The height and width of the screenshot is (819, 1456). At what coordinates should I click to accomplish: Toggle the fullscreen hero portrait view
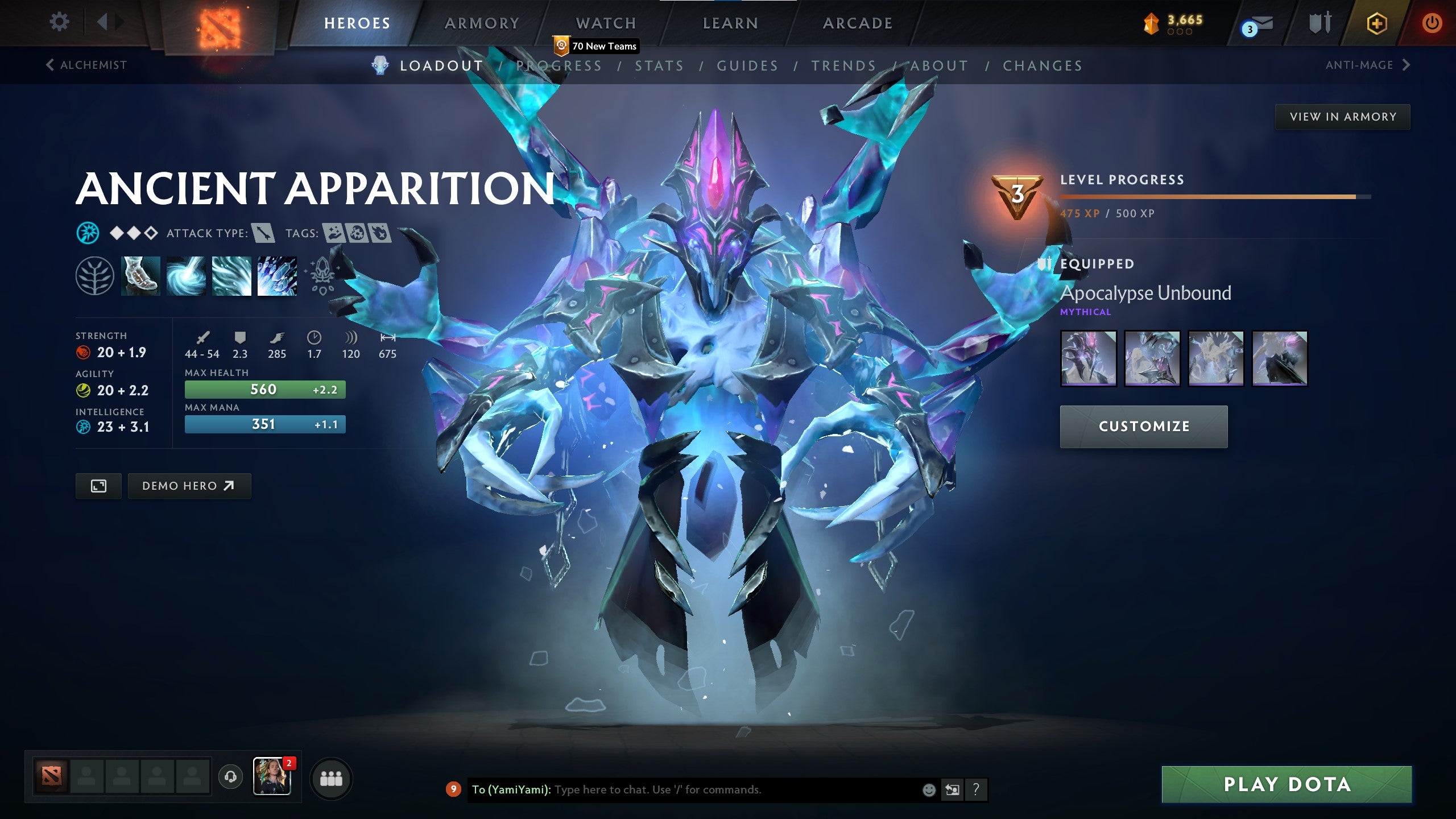click(x=98, y=486)
